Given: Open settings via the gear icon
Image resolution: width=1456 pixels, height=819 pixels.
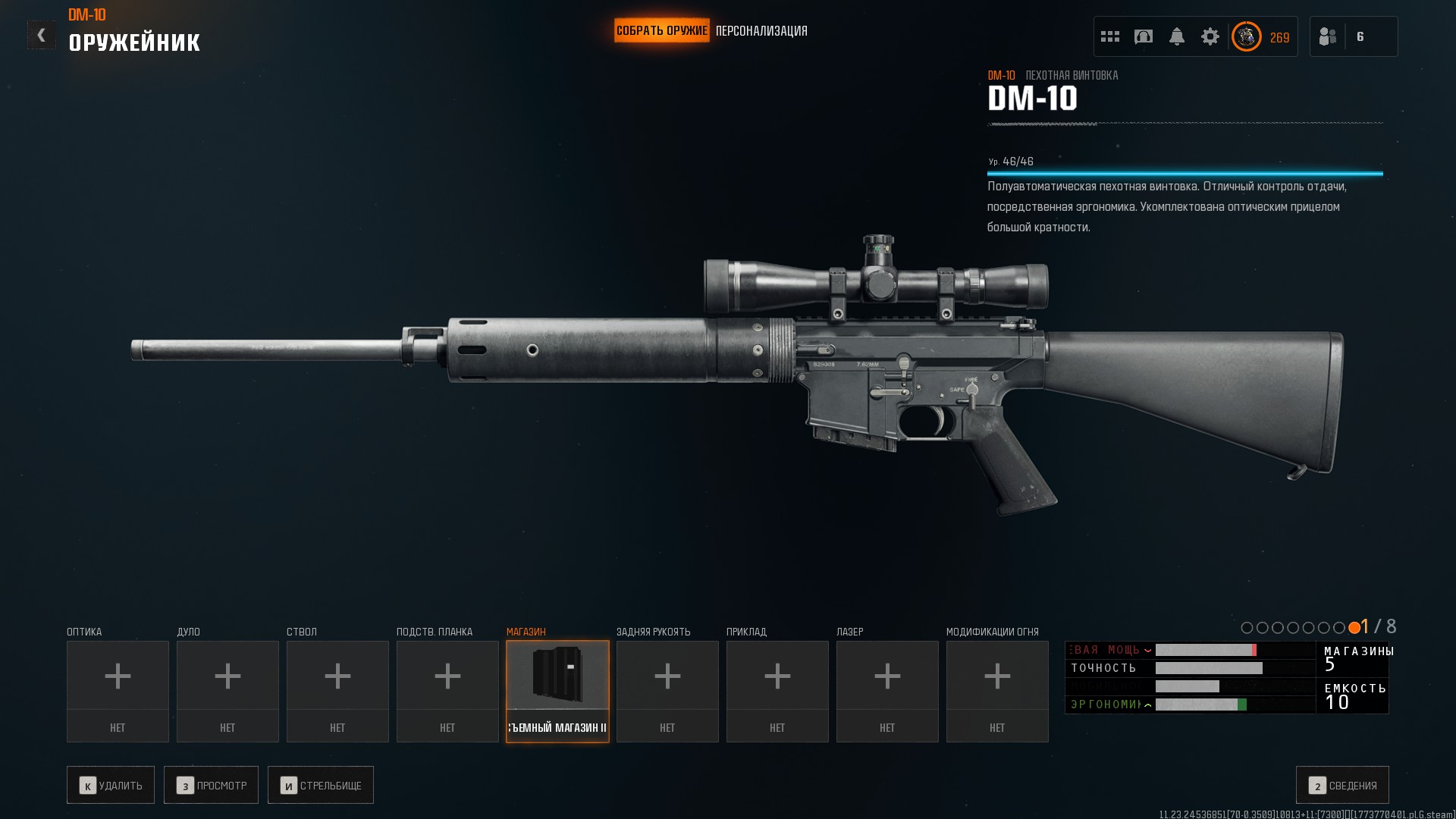Looking at the screenshot, I should [x=1210, y=36].
